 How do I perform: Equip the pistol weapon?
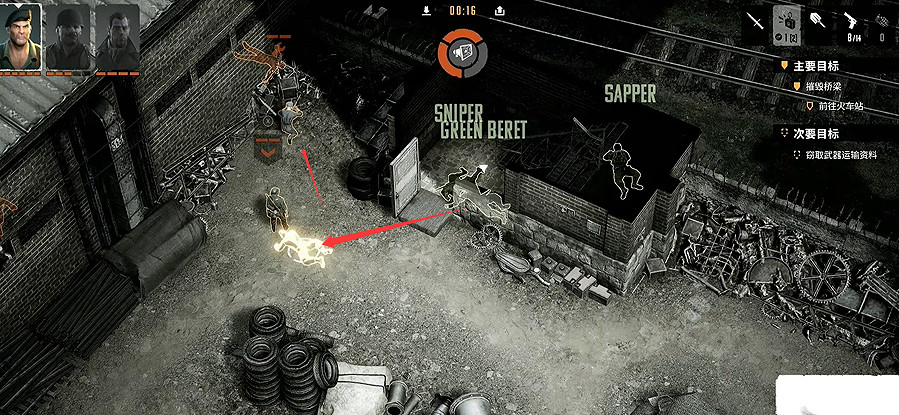click(852, 21)
